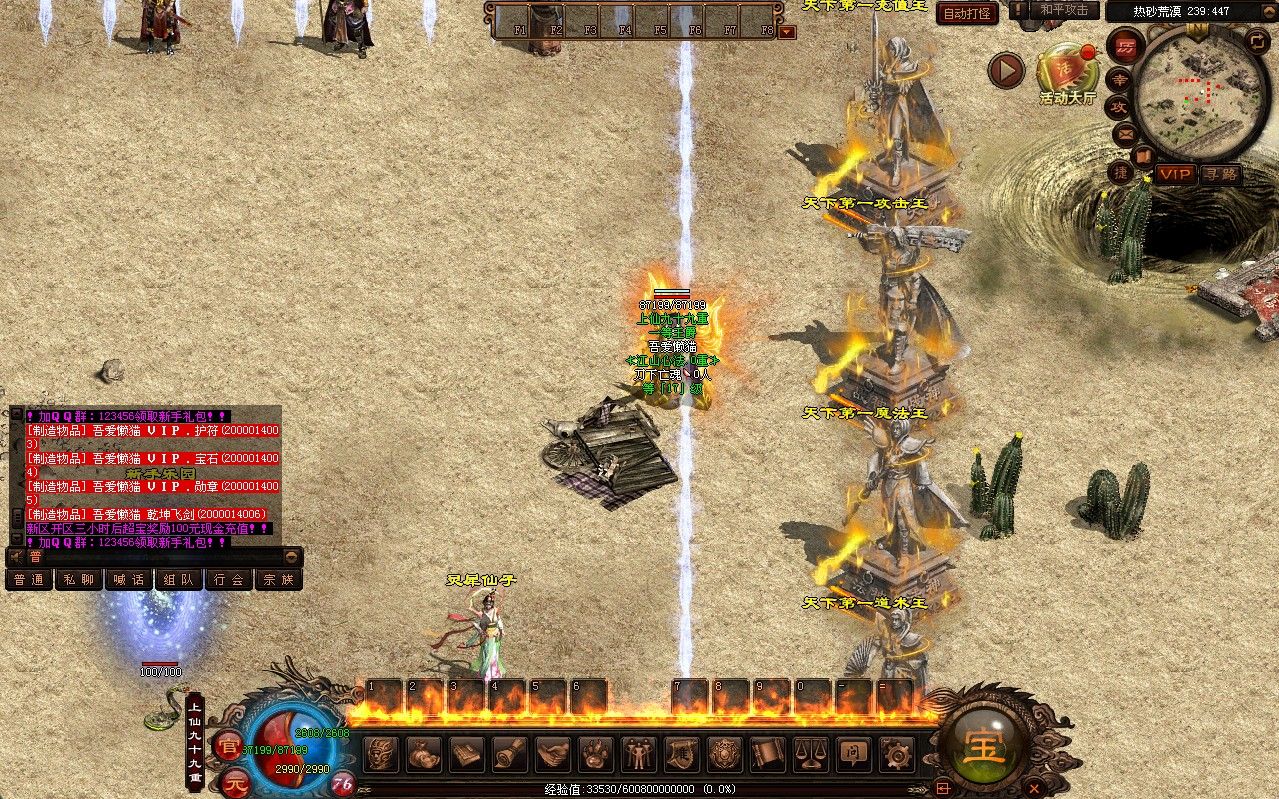Switch to 喊话 shout channel
Screen dimensions: 1279x799
coord(129,579)
